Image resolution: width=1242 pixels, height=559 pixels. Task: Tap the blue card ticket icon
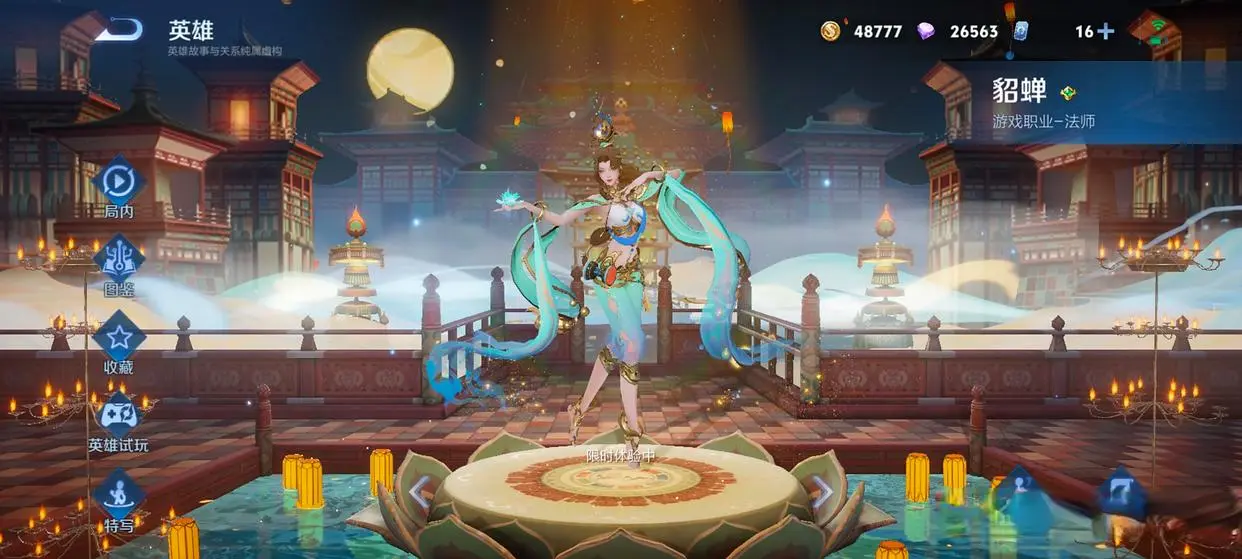[1020, 31]
